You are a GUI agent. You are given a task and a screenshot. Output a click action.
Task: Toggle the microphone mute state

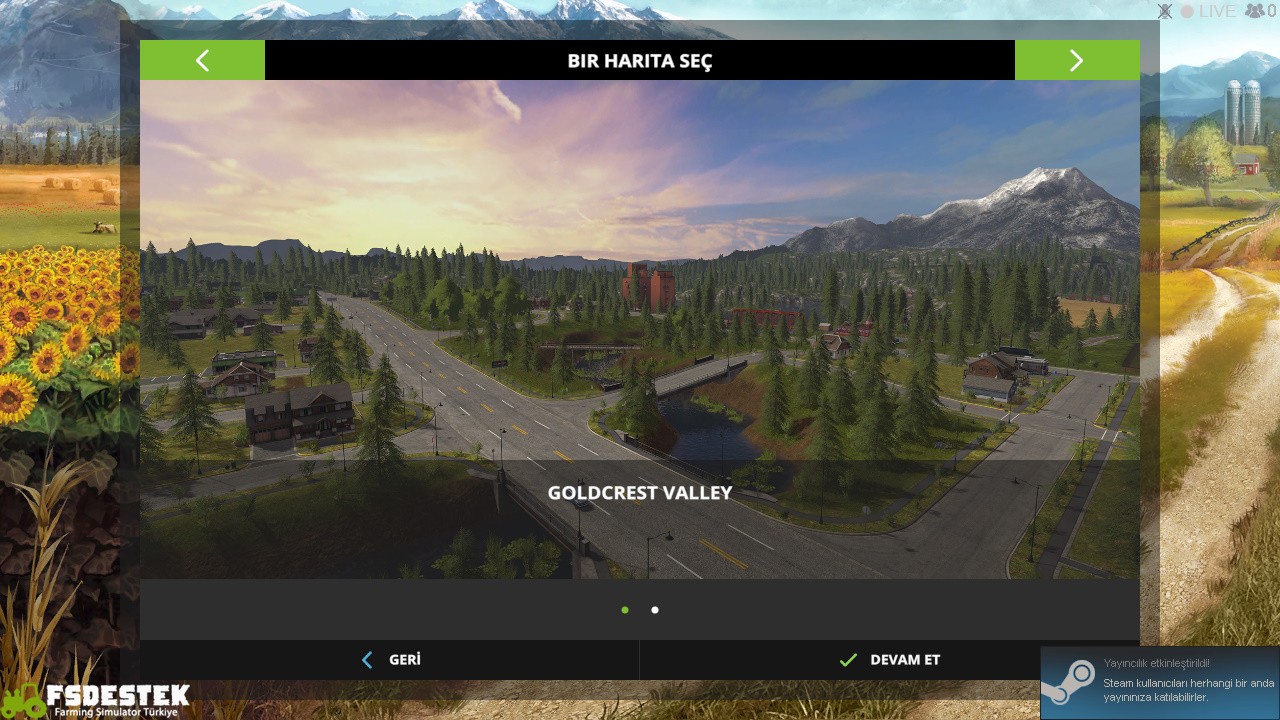pos(1165,11)
